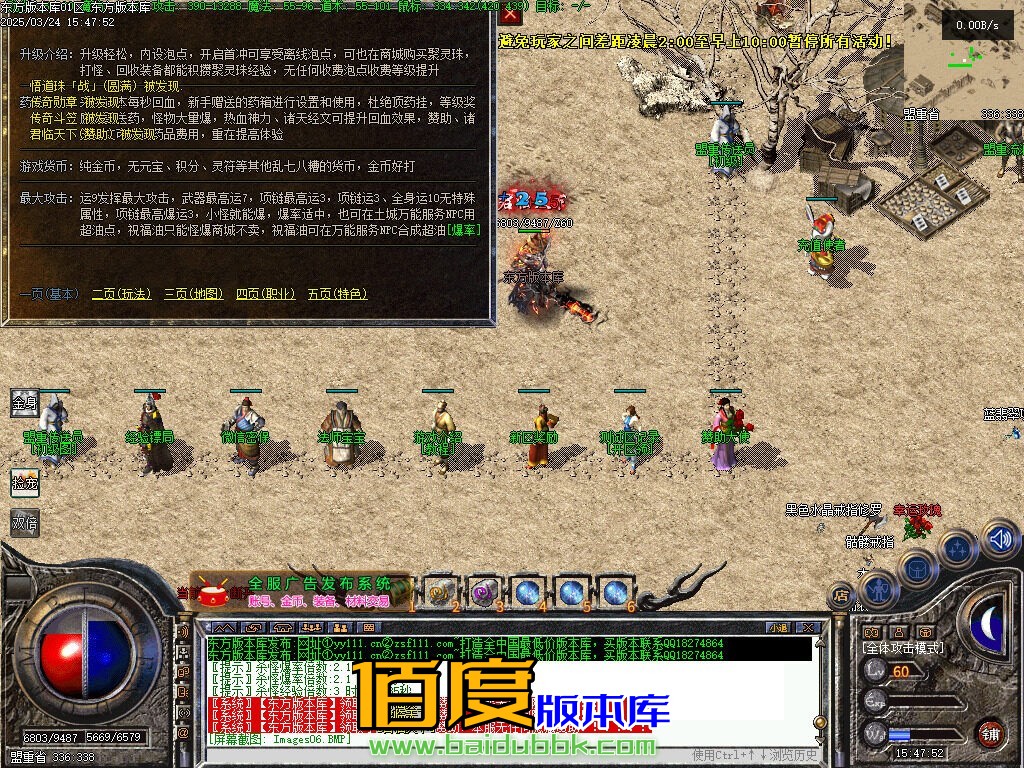Click the 金身 button on left edge
The width and height of the screenshot is (1024, 768).
click(x=24, y=403)
